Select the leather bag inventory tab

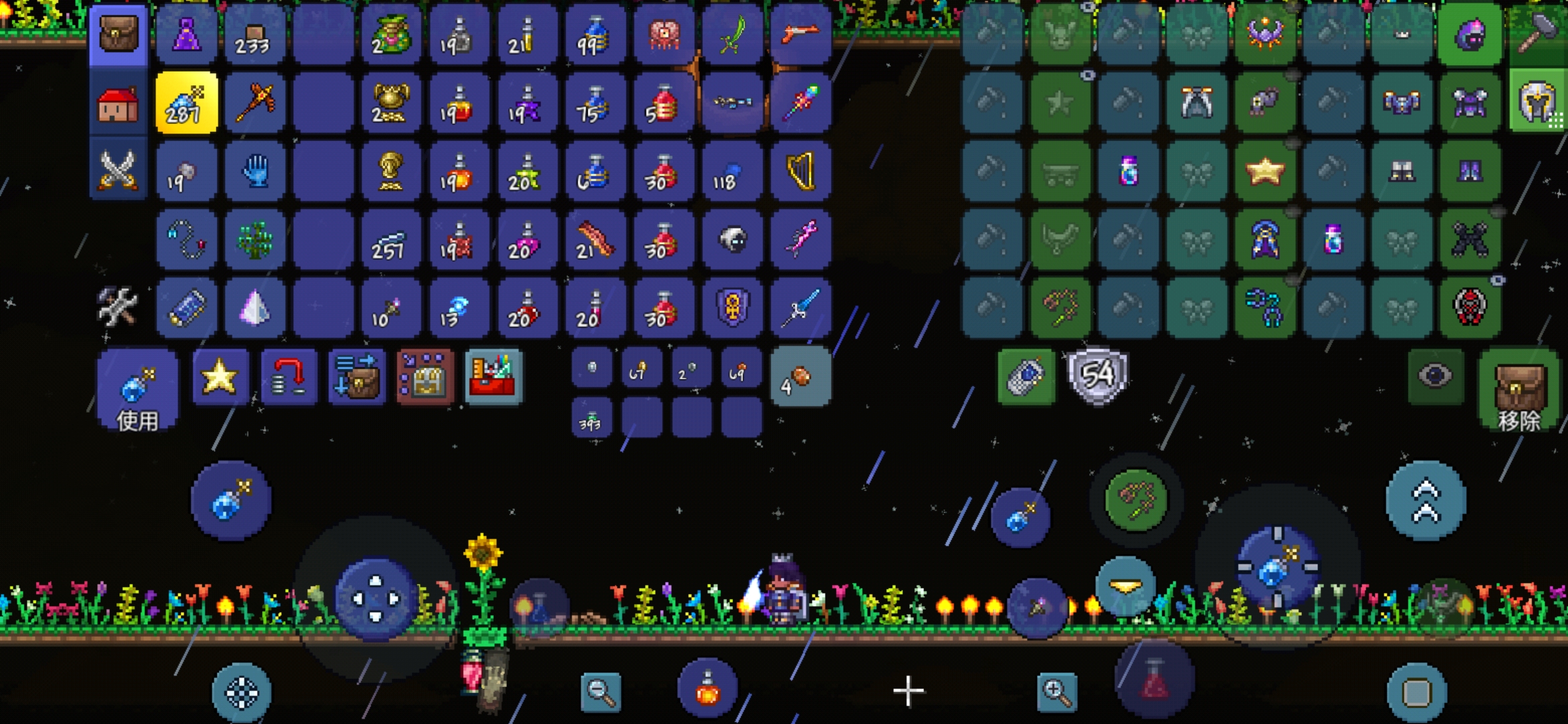pyautogui.click(x=118, y=34)
